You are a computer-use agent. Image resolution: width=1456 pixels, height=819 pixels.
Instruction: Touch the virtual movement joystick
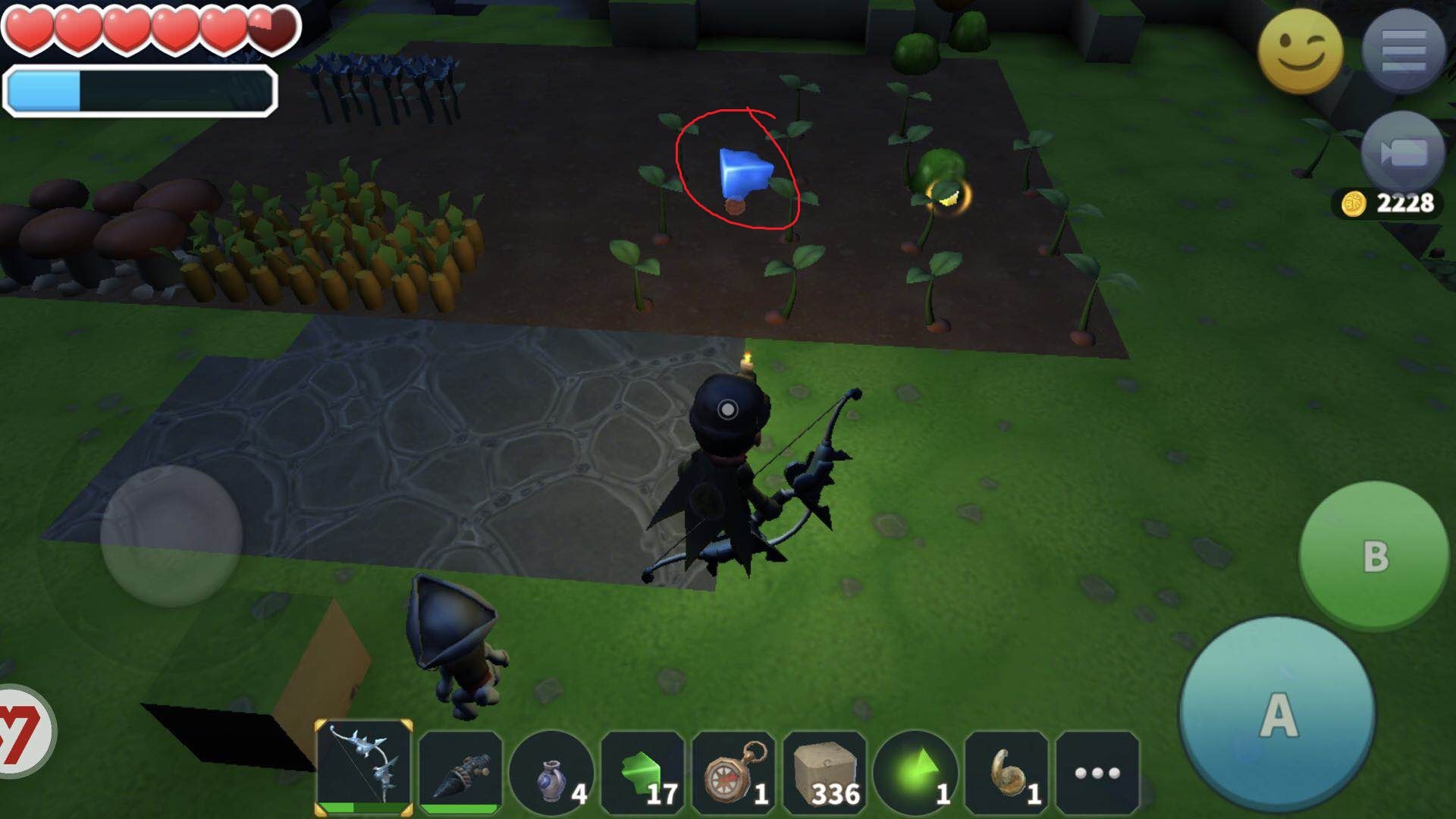pos(171,536)
